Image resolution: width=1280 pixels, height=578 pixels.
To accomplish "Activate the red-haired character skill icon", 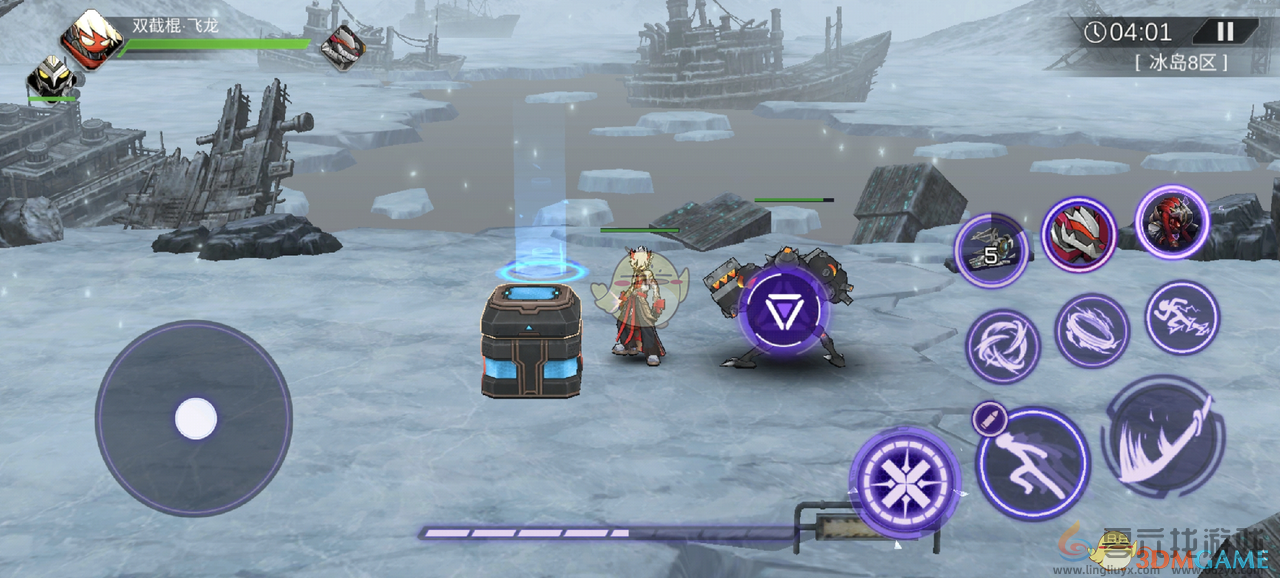I will coord(1172,222).
